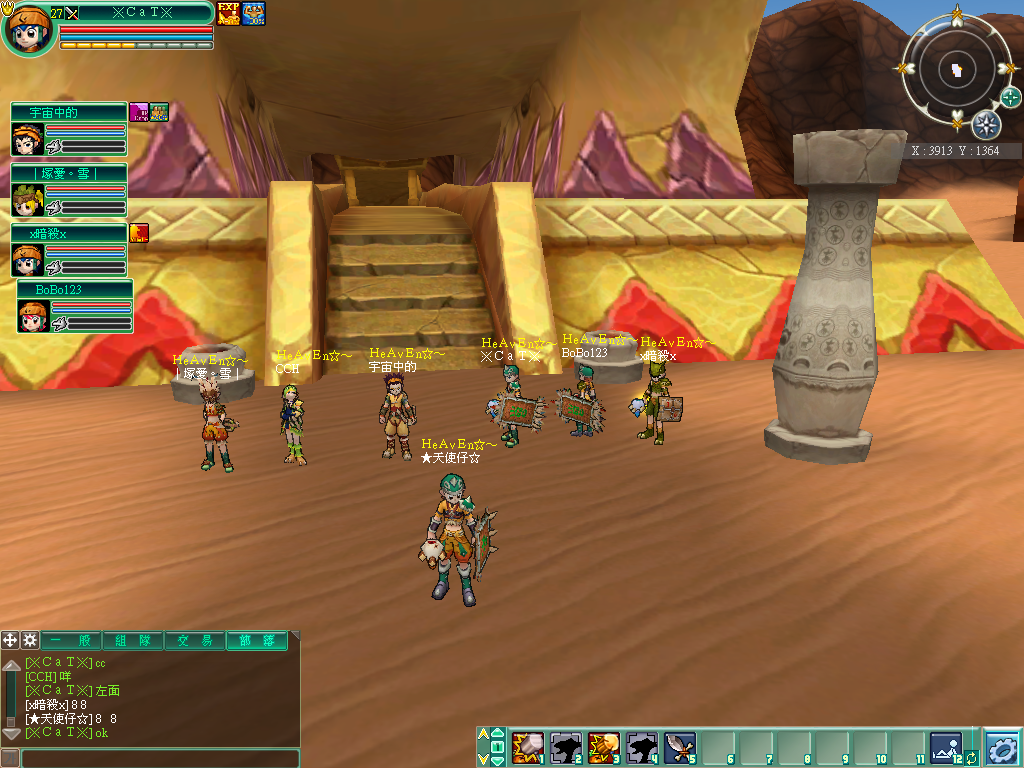Click your own character portrait
The image size is (1024, 768).
pyautogui.click(x=26, y=30)
